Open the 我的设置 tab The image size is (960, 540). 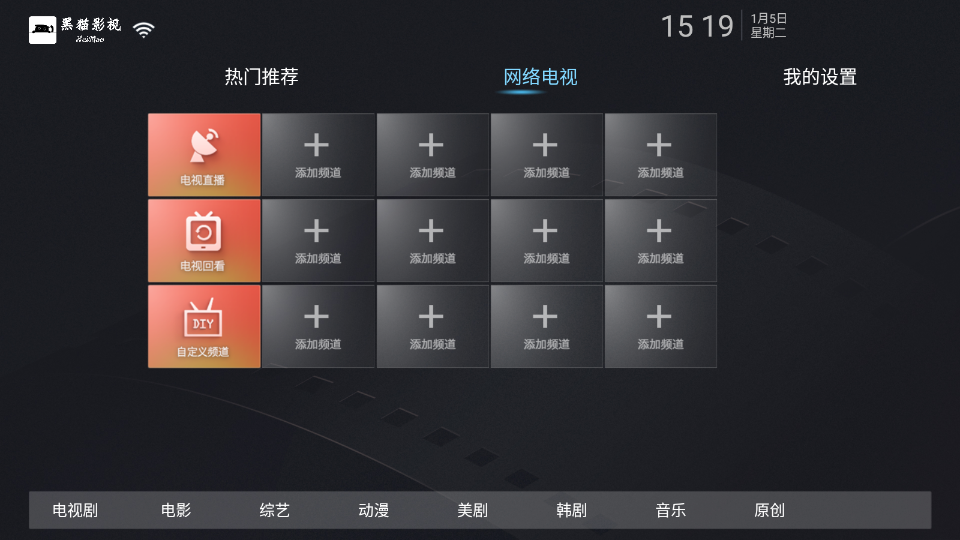click(819, 77)
